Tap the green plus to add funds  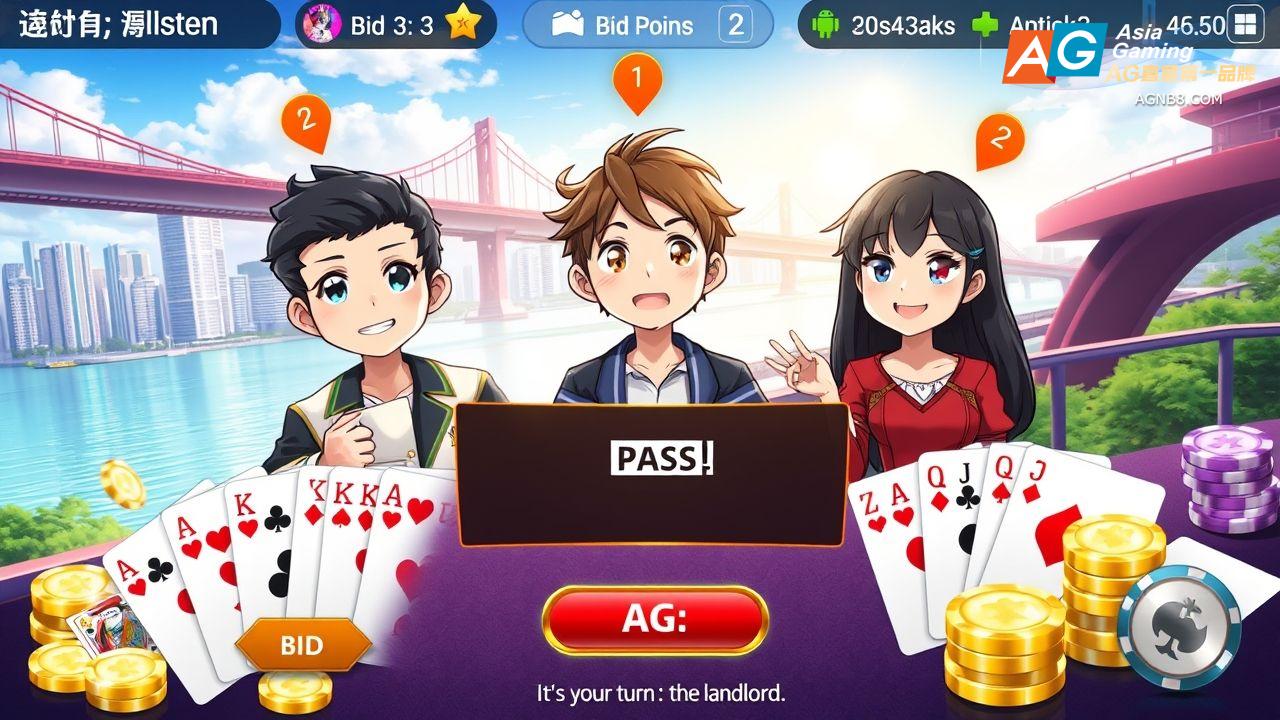984,24
